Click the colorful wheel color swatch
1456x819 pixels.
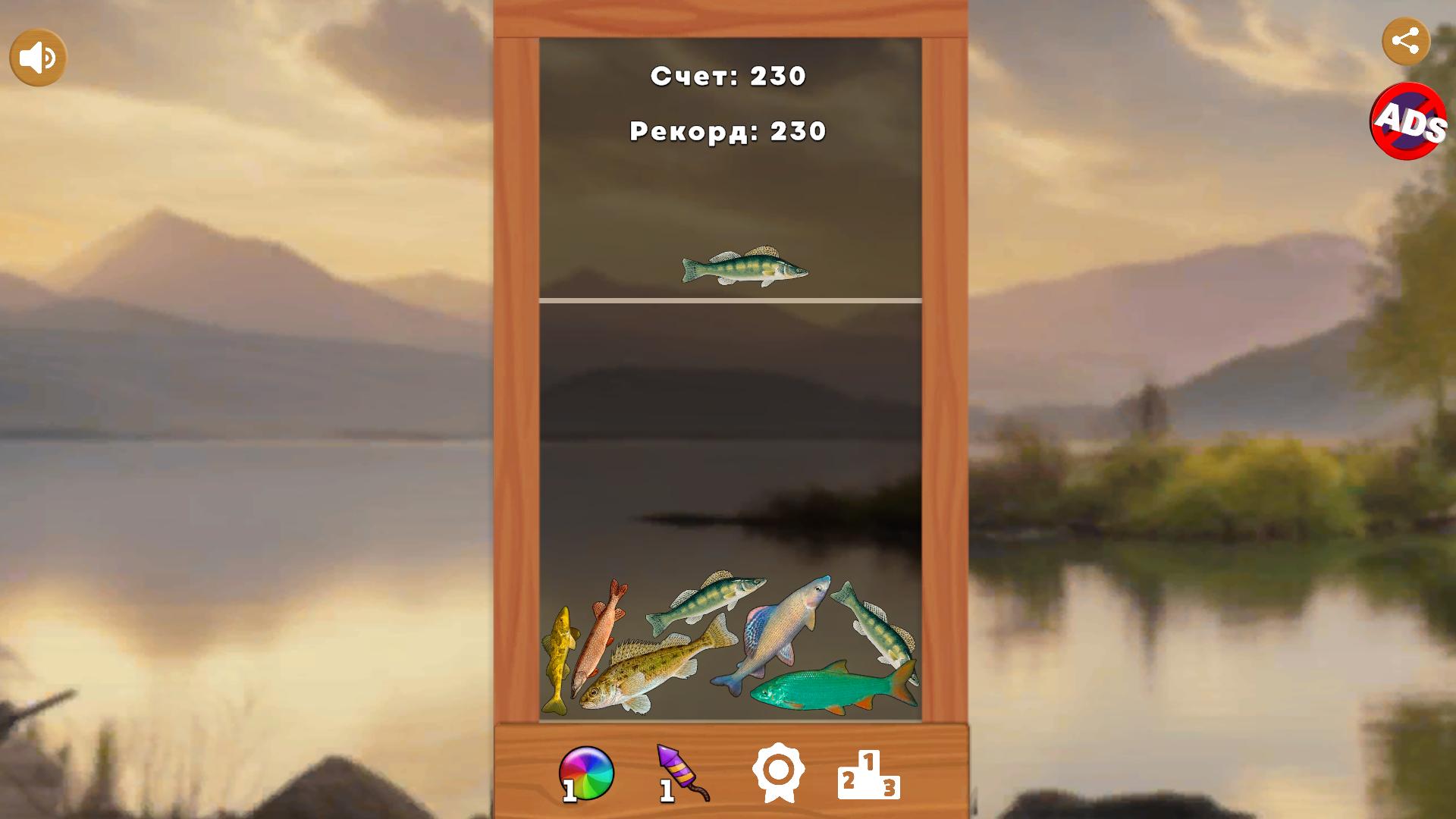[x=585, y=770]
